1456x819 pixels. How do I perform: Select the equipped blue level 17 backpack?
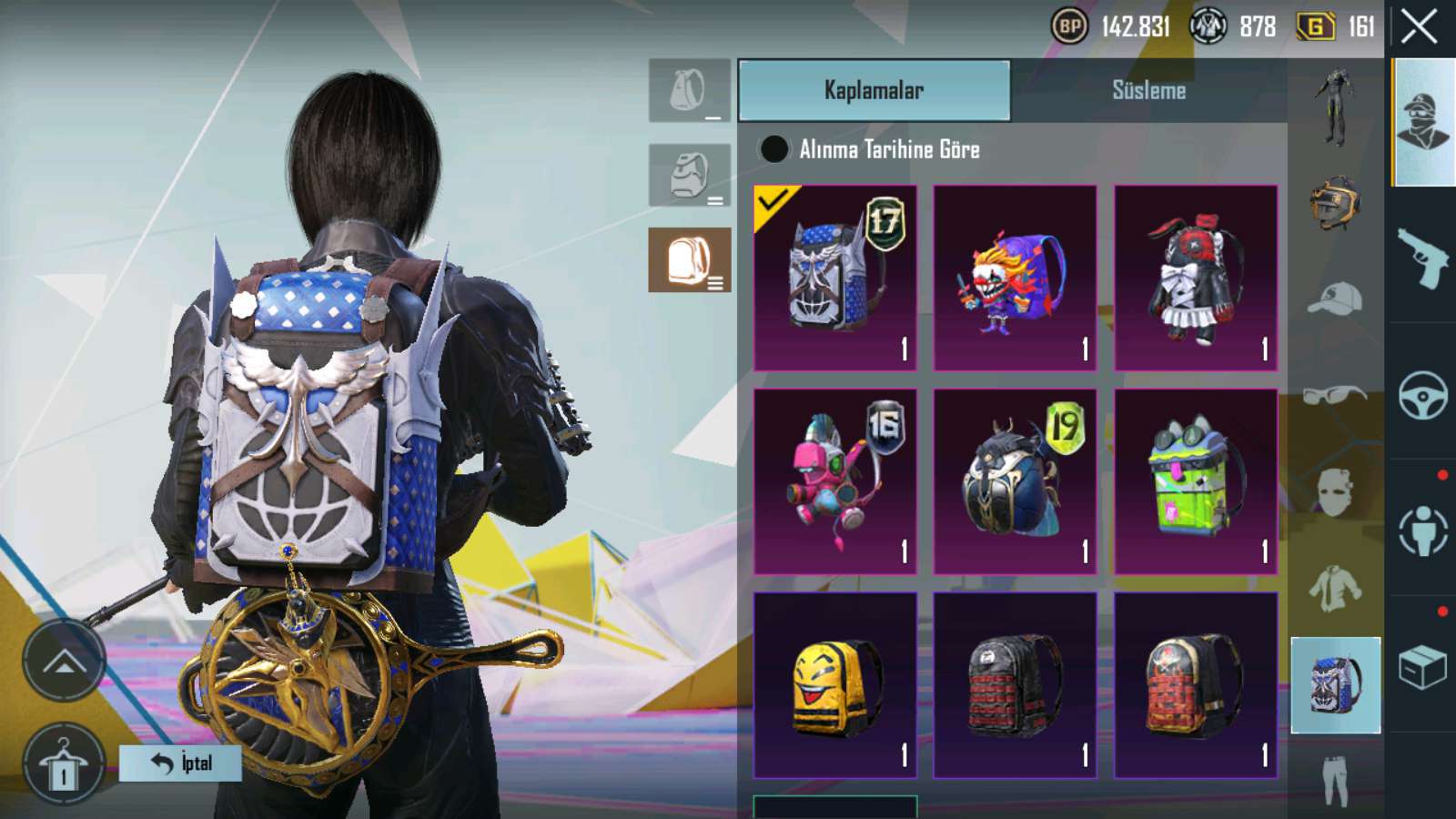[834, 278]
